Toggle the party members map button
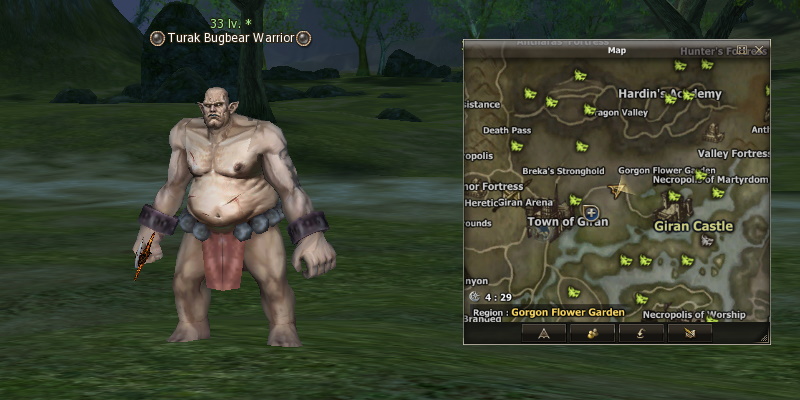 click(592, 333)
